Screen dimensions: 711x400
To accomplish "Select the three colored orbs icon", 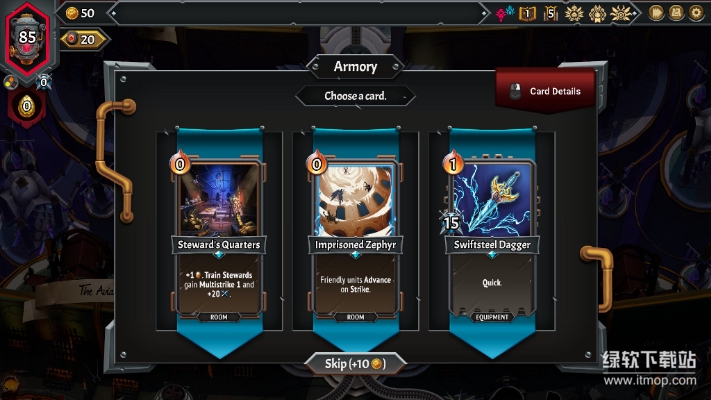I will coord(11,82).
